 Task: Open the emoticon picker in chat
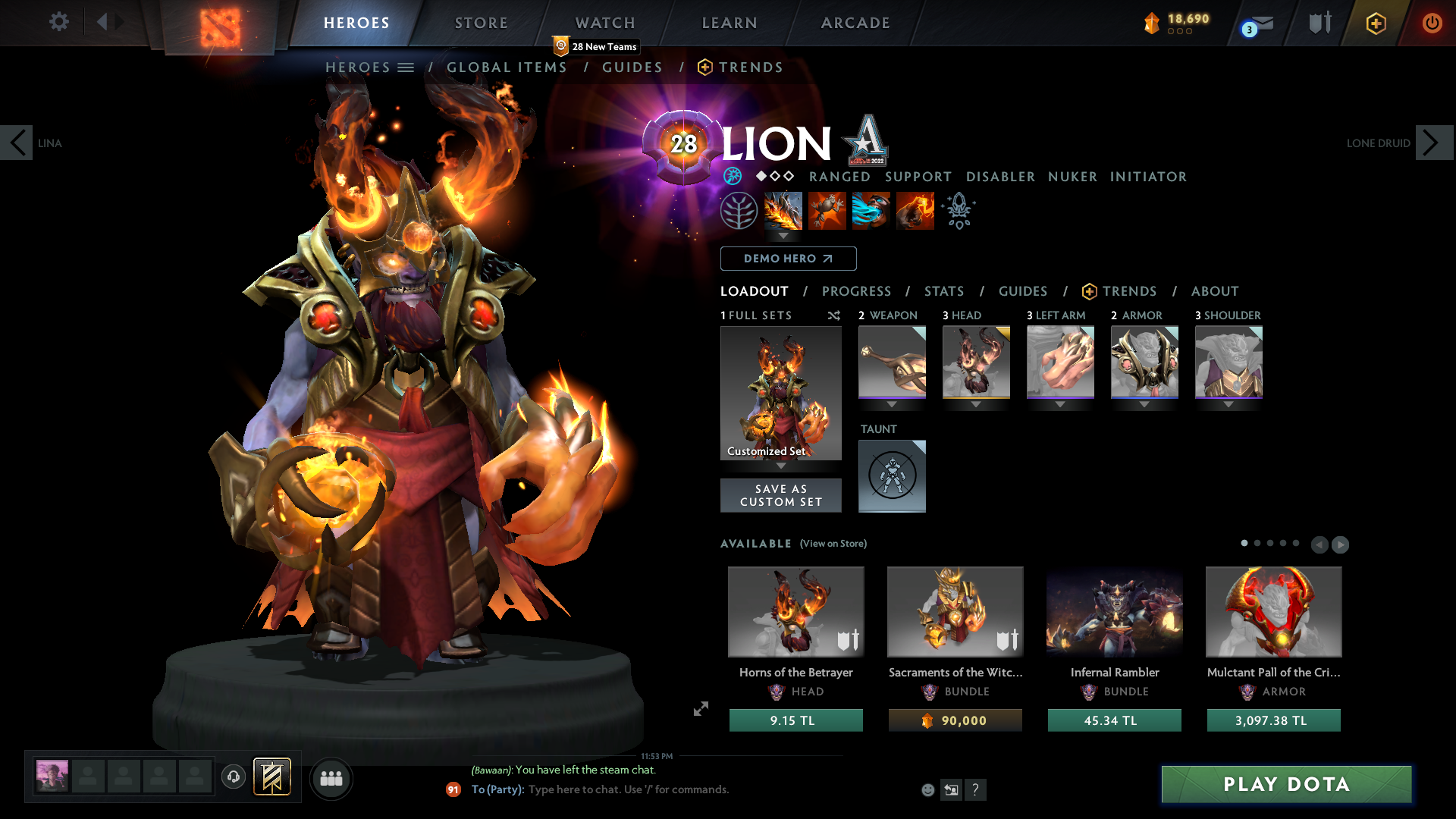tap(928, 789)
